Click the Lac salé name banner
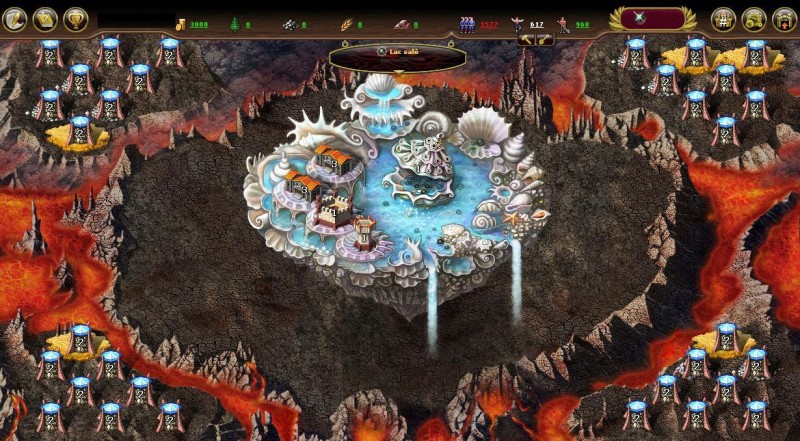This screenshot has height=441, width=800. pos(398,52)
